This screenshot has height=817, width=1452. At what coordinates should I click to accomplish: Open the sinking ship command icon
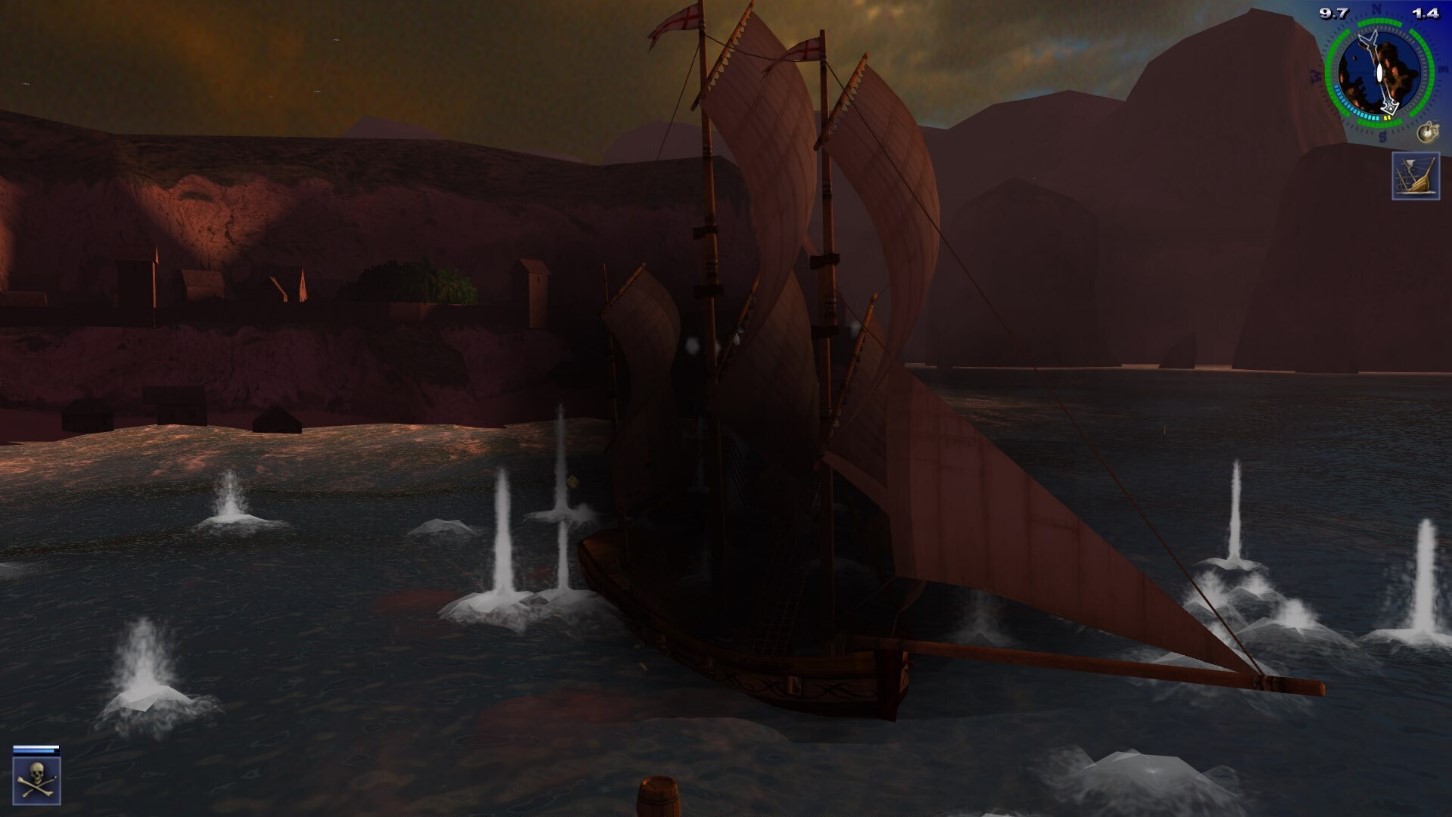click(1415, 176)
